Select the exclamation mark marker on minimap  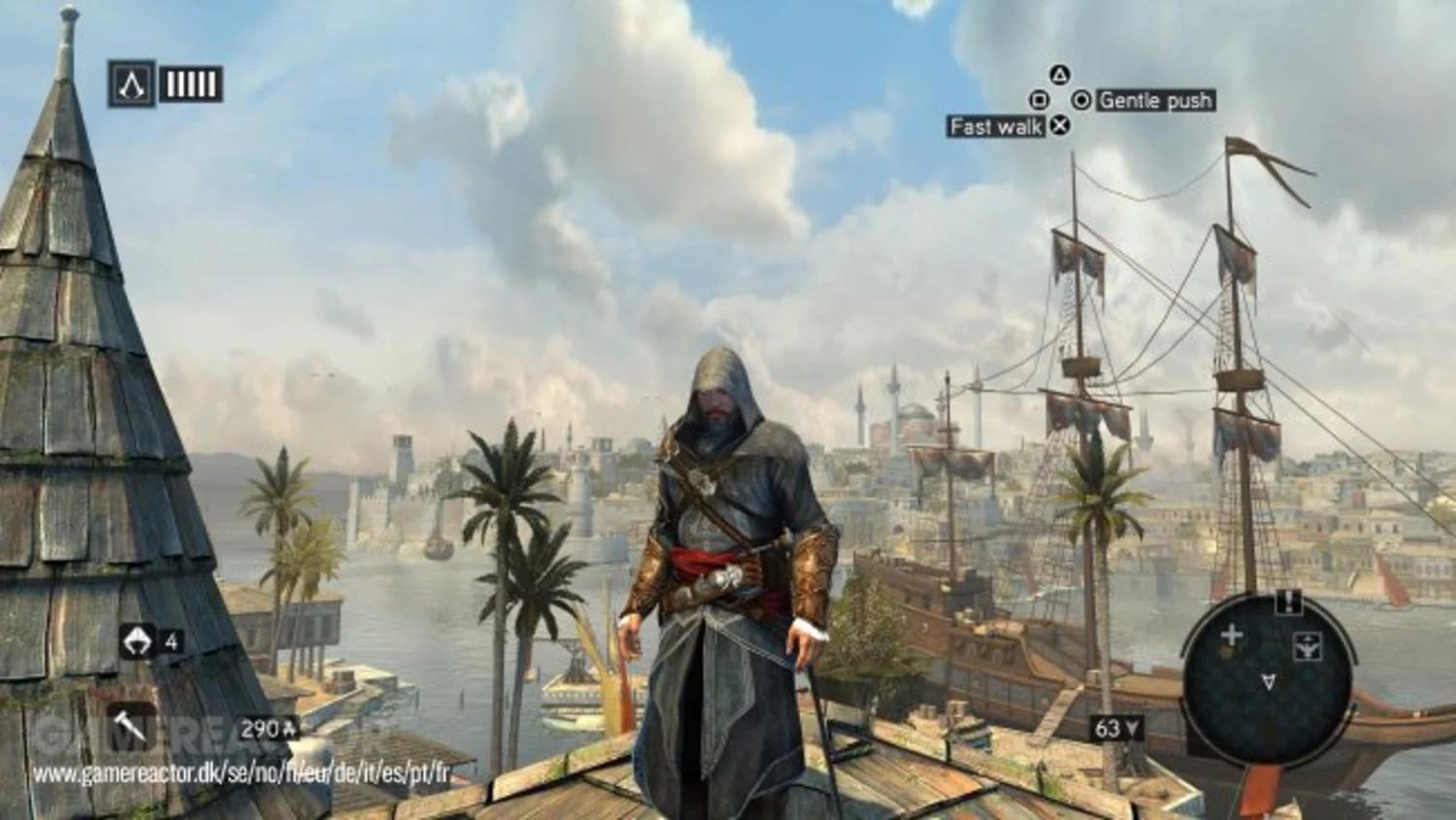coord(1288,602)
